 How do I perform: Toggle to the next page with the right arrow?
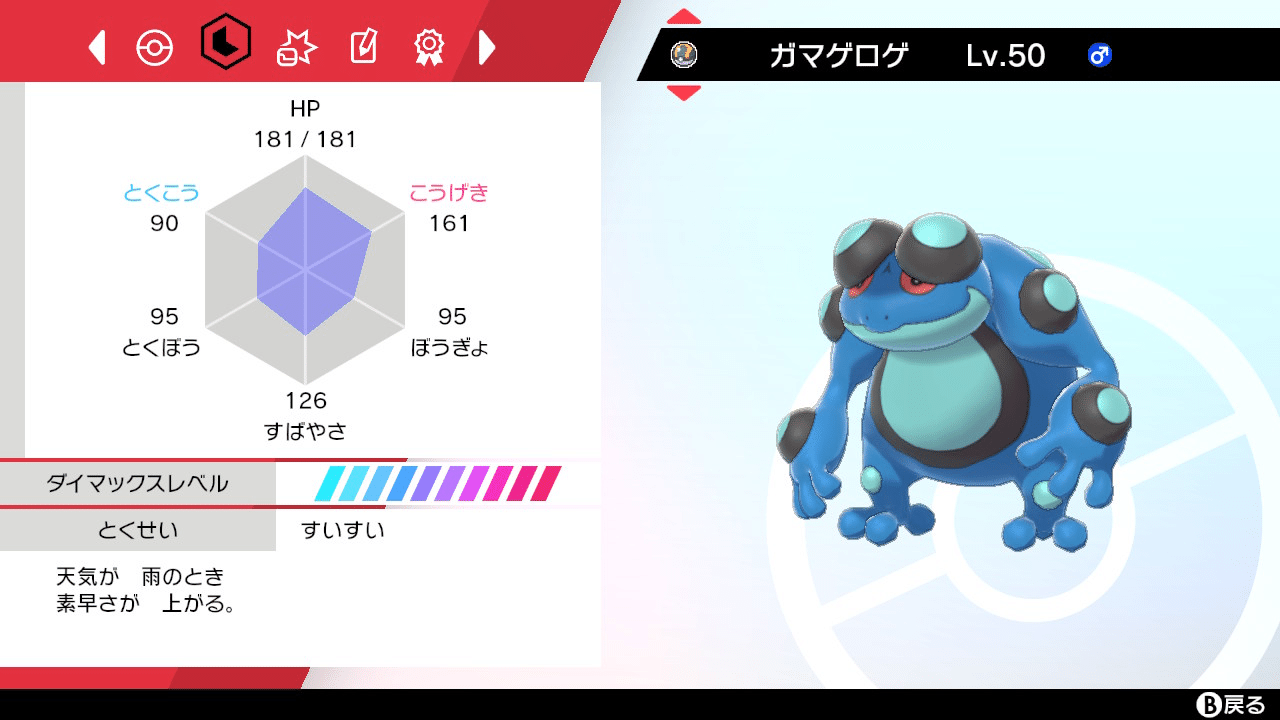(x=487, y=45)
